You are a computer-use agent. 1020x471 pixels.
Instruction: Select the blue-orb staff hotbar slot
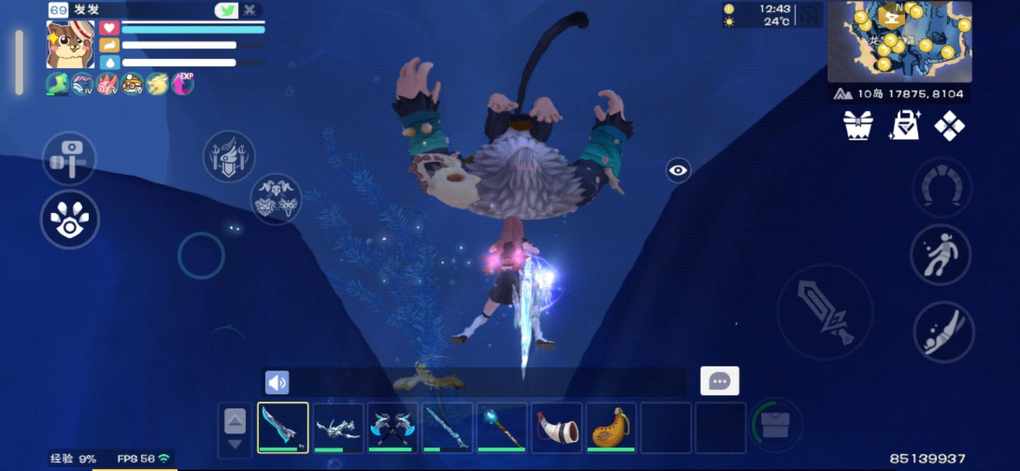pyautogui.click(x=501, y=428)
